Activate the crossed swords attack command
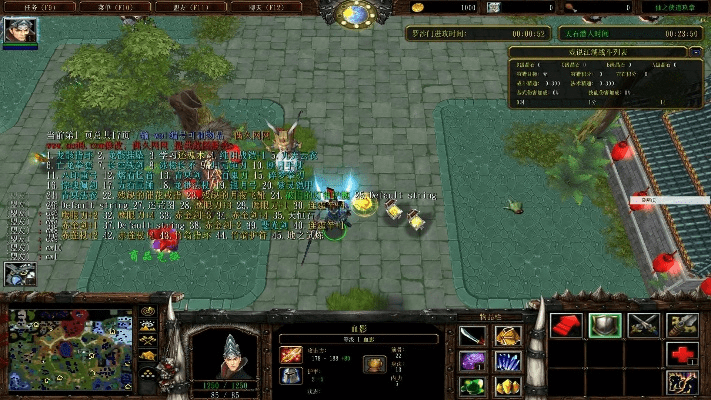711x400 pixels. [643, 325]
